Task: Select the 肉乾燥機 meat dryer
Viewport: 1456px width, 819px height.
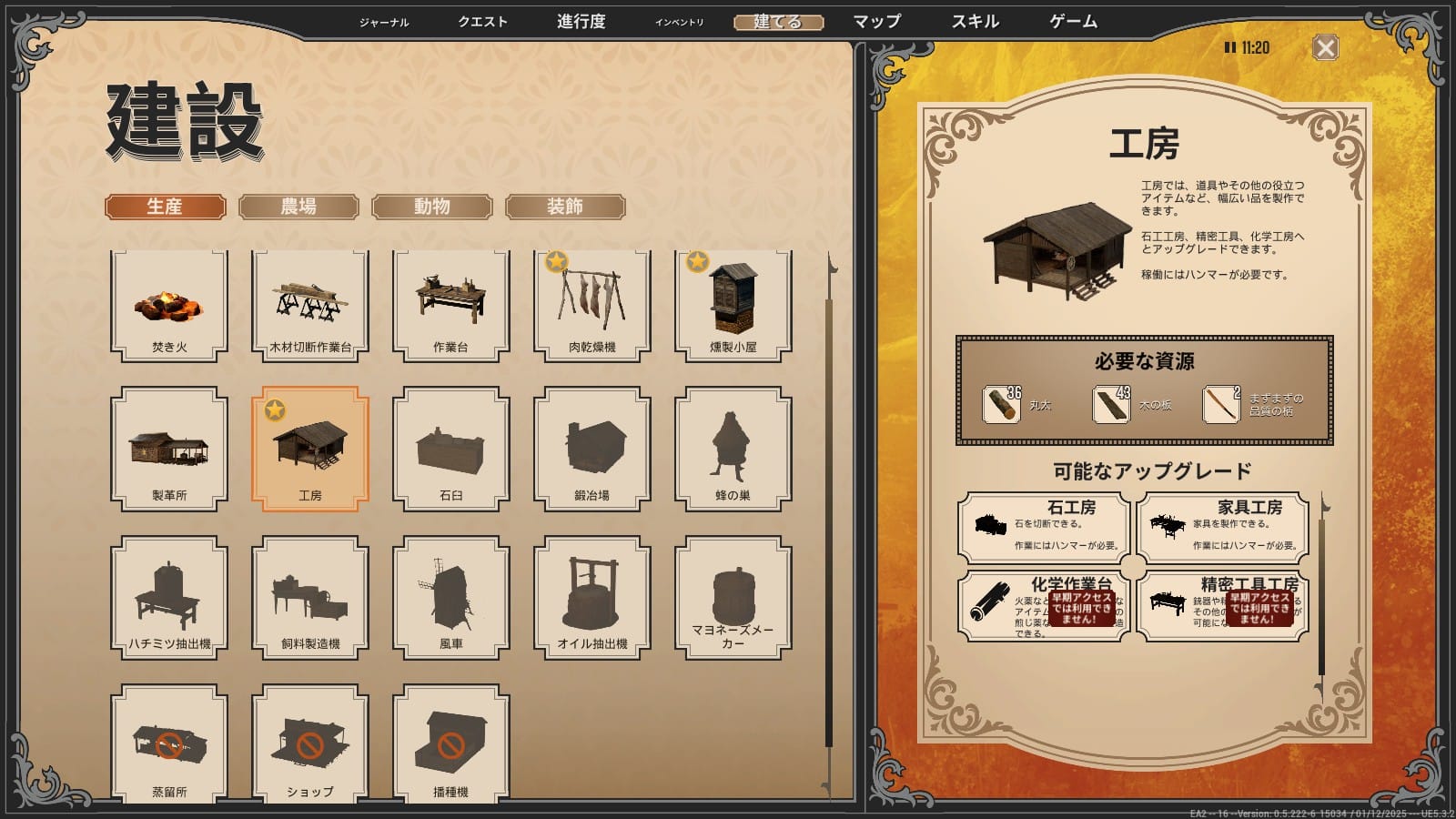Action: 592,305
